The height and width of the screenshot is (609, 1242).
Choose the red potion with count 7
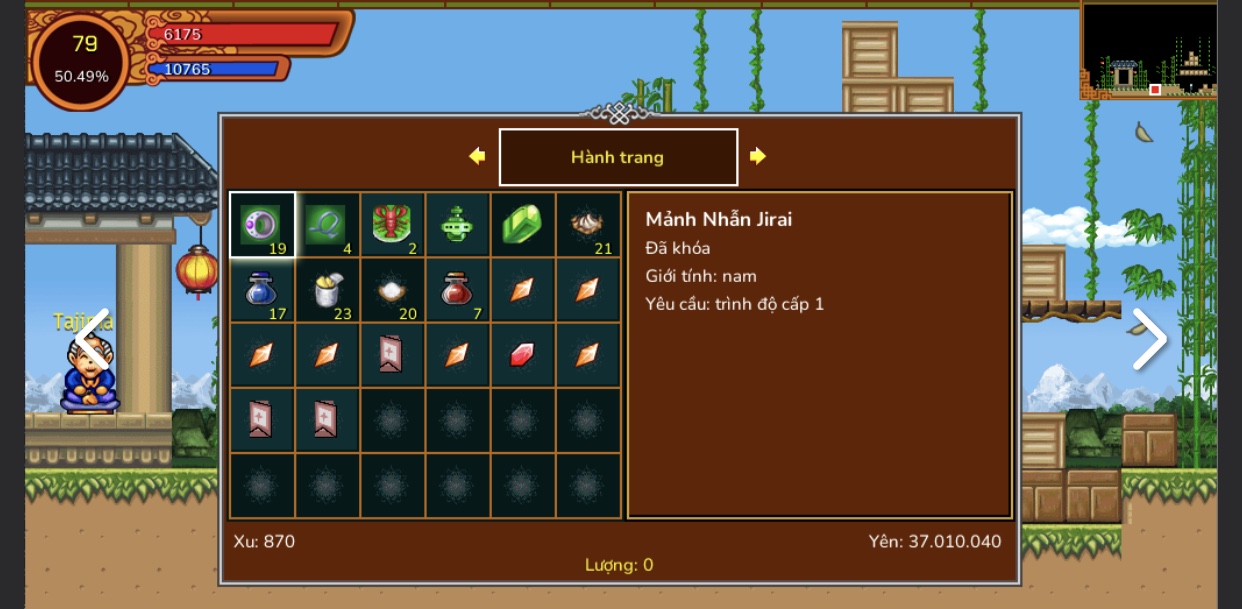coord(457,290)
